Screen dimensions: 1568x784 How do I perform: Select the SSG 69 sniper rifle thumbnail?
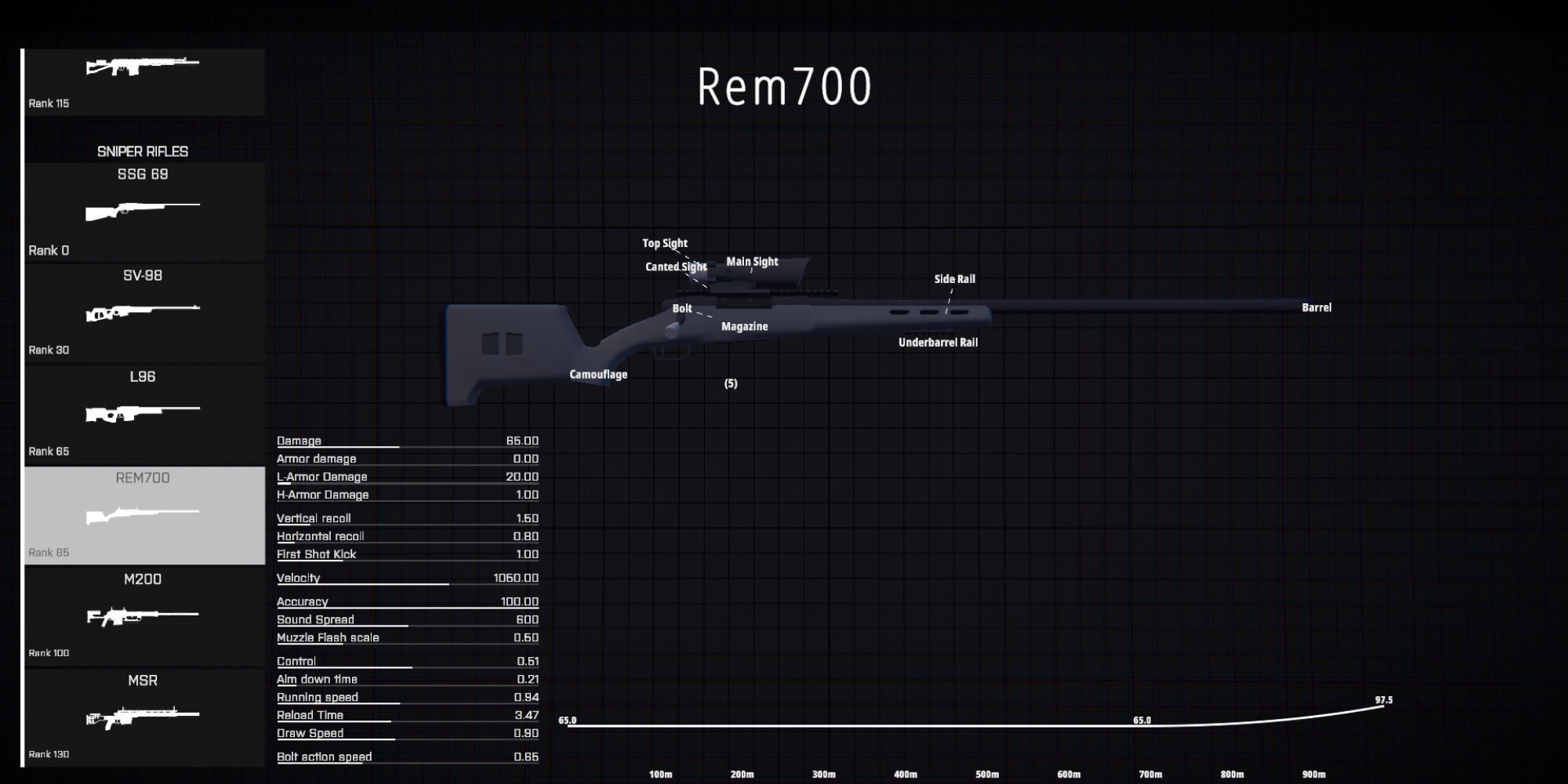[143, 212]
